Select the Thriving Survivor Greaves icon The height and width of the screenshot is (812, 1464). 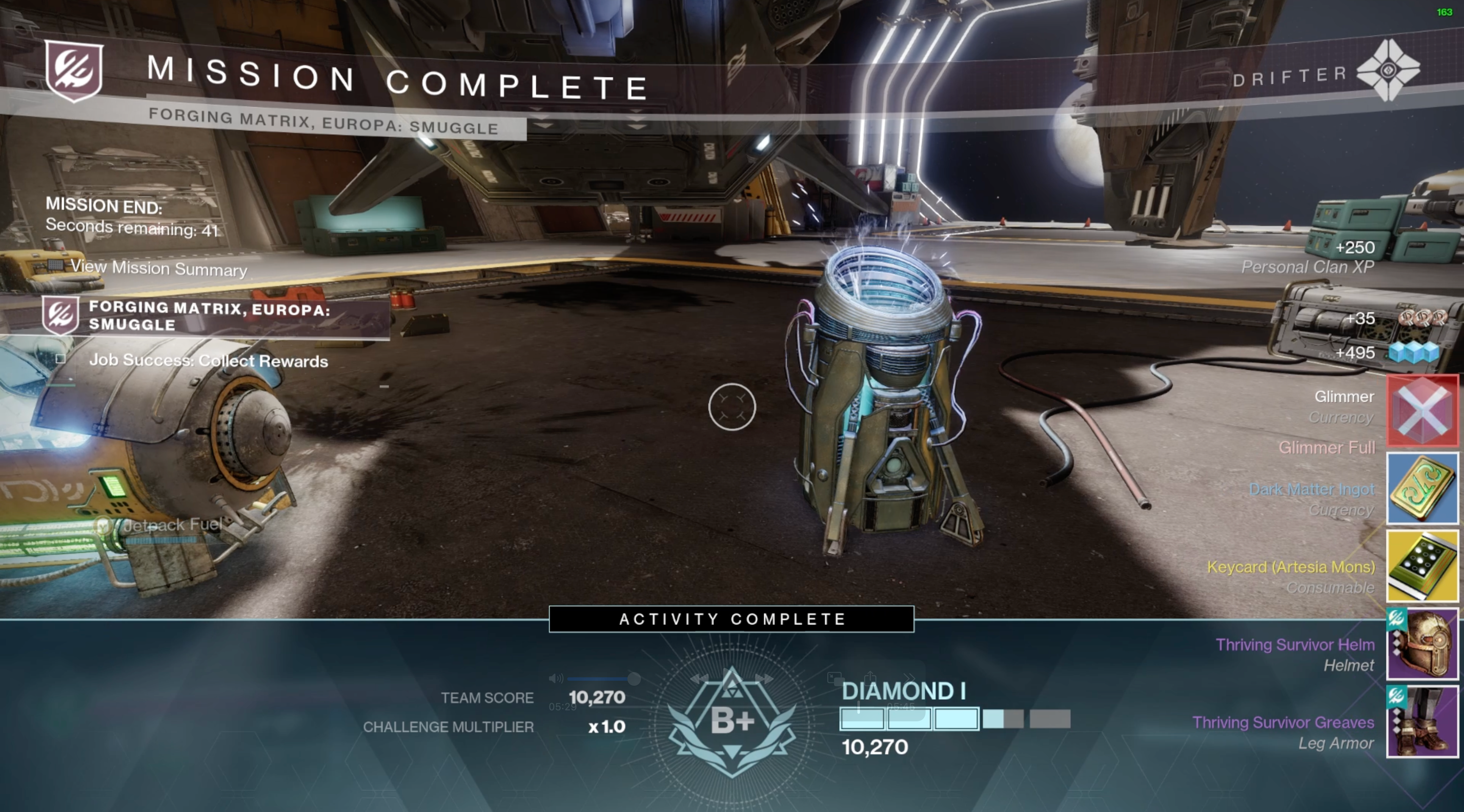point(1422,722)
